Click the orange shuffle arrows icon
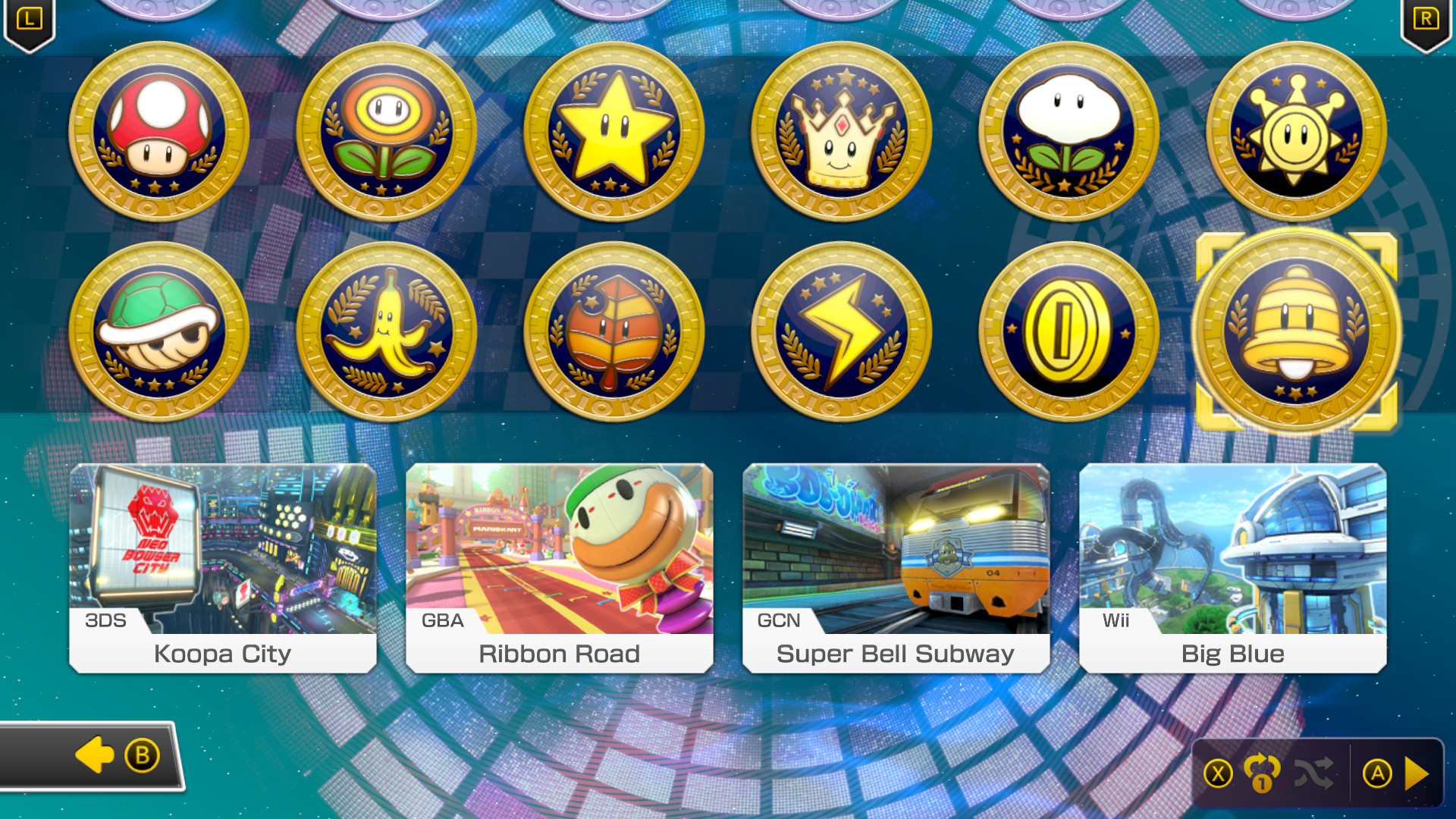The height and width of the screenshot is (819, 1456). click(x=1263, y=772)
